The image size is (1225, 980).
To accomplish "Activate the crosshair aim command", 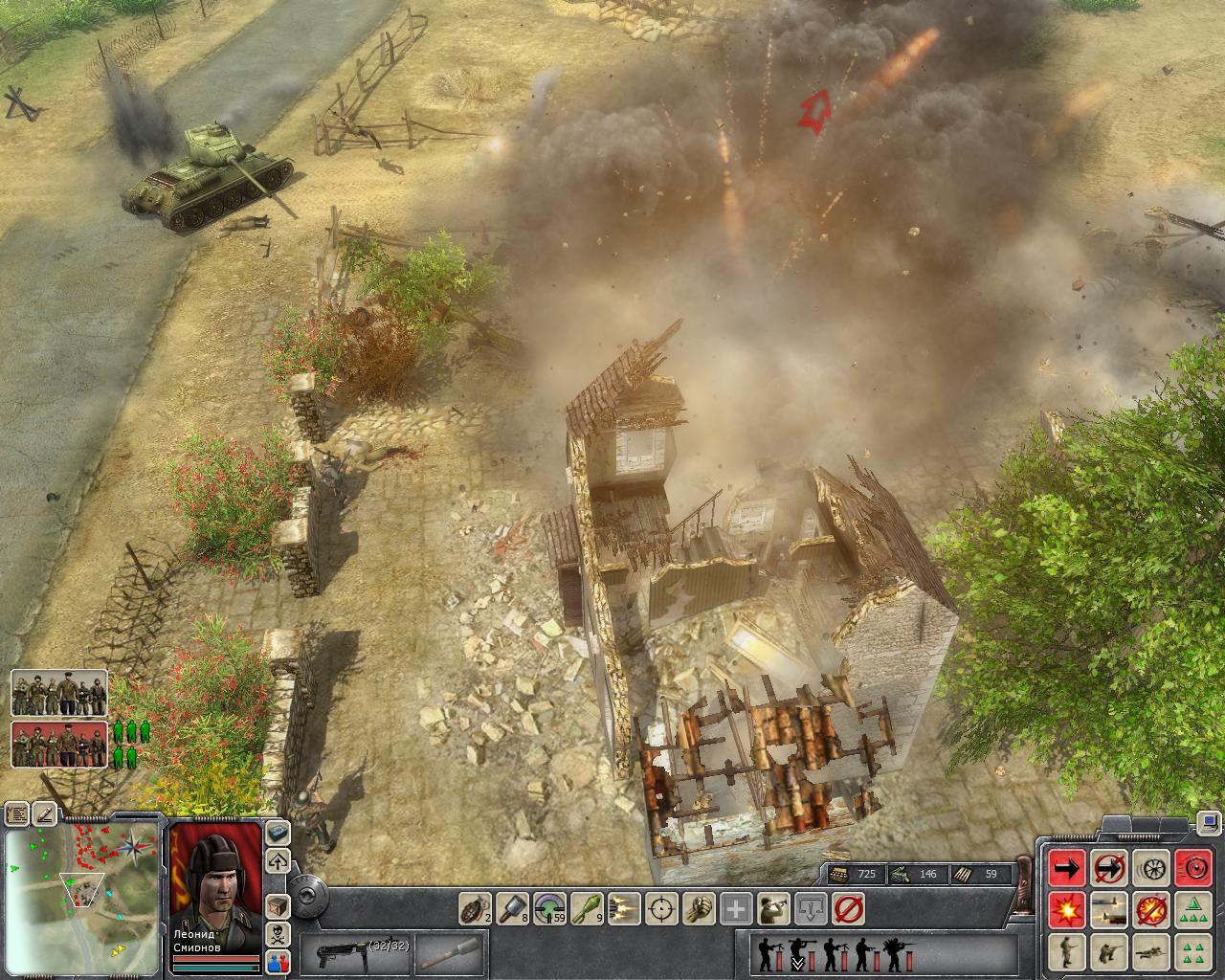I will point(661,905).
